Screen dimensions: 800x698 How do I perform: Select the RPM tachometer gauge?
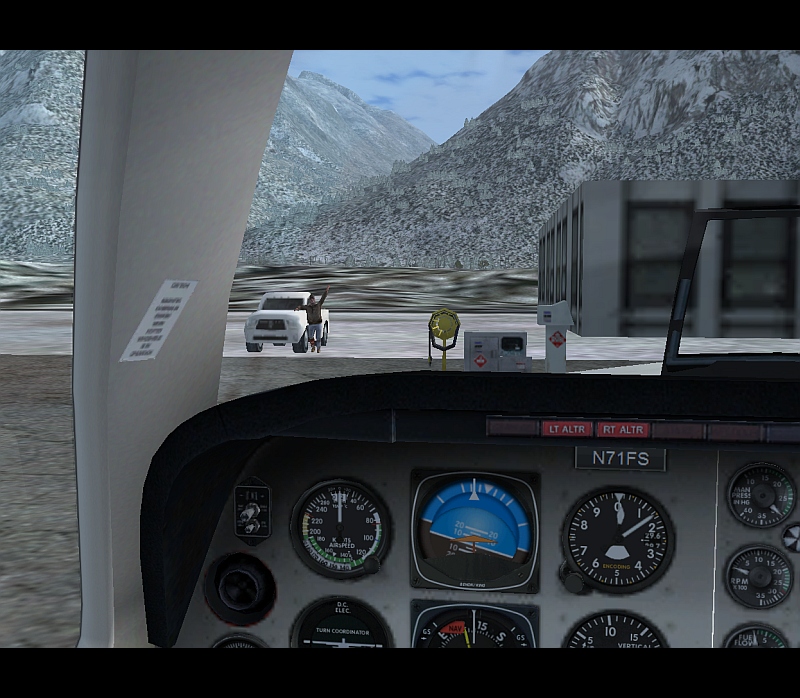tap(759, 576)
